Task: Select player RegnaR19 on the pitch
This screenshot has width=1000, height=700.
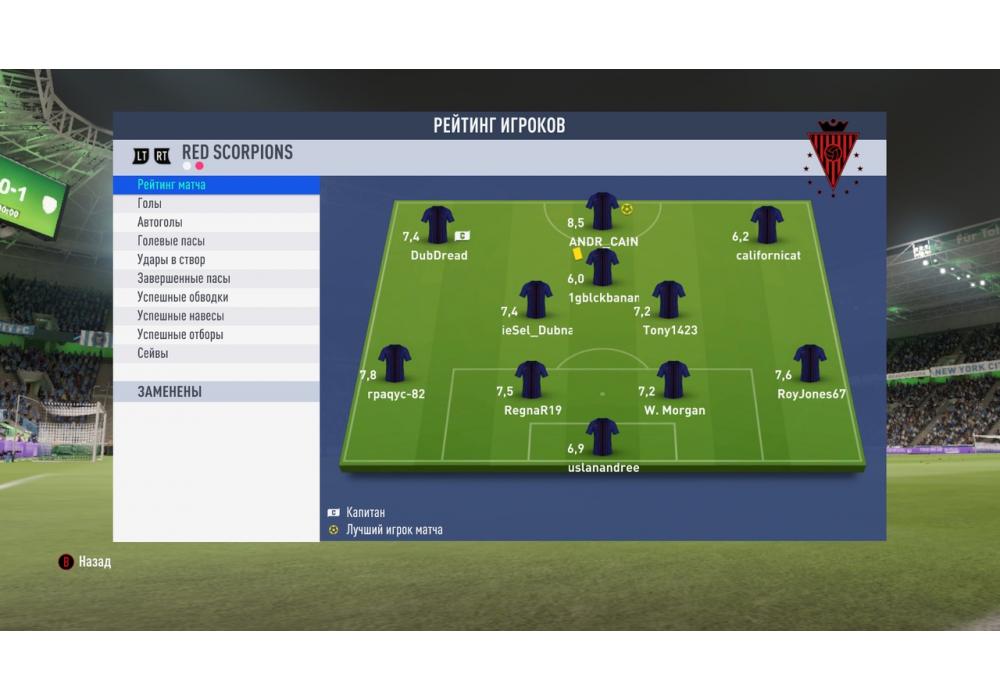Action: pyautogui.click(x=531, y=380)
